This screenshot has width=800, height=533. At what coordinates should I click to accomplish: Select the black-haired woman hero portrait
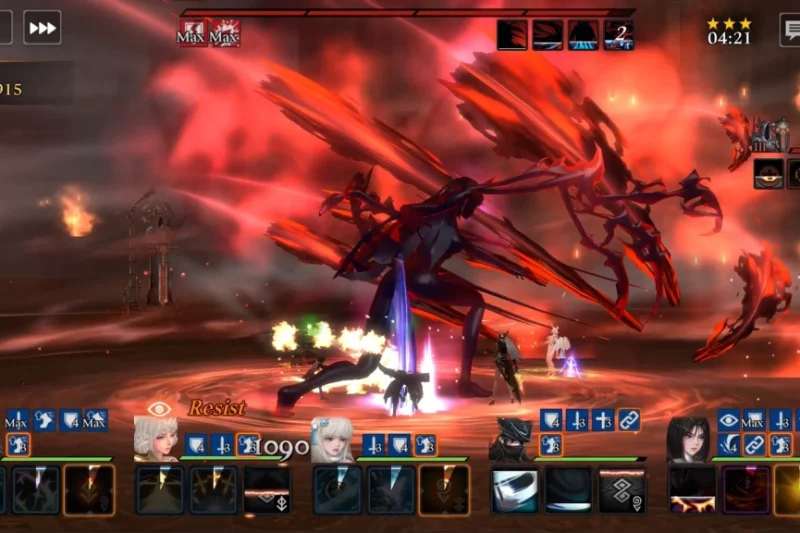pos(688,439)
